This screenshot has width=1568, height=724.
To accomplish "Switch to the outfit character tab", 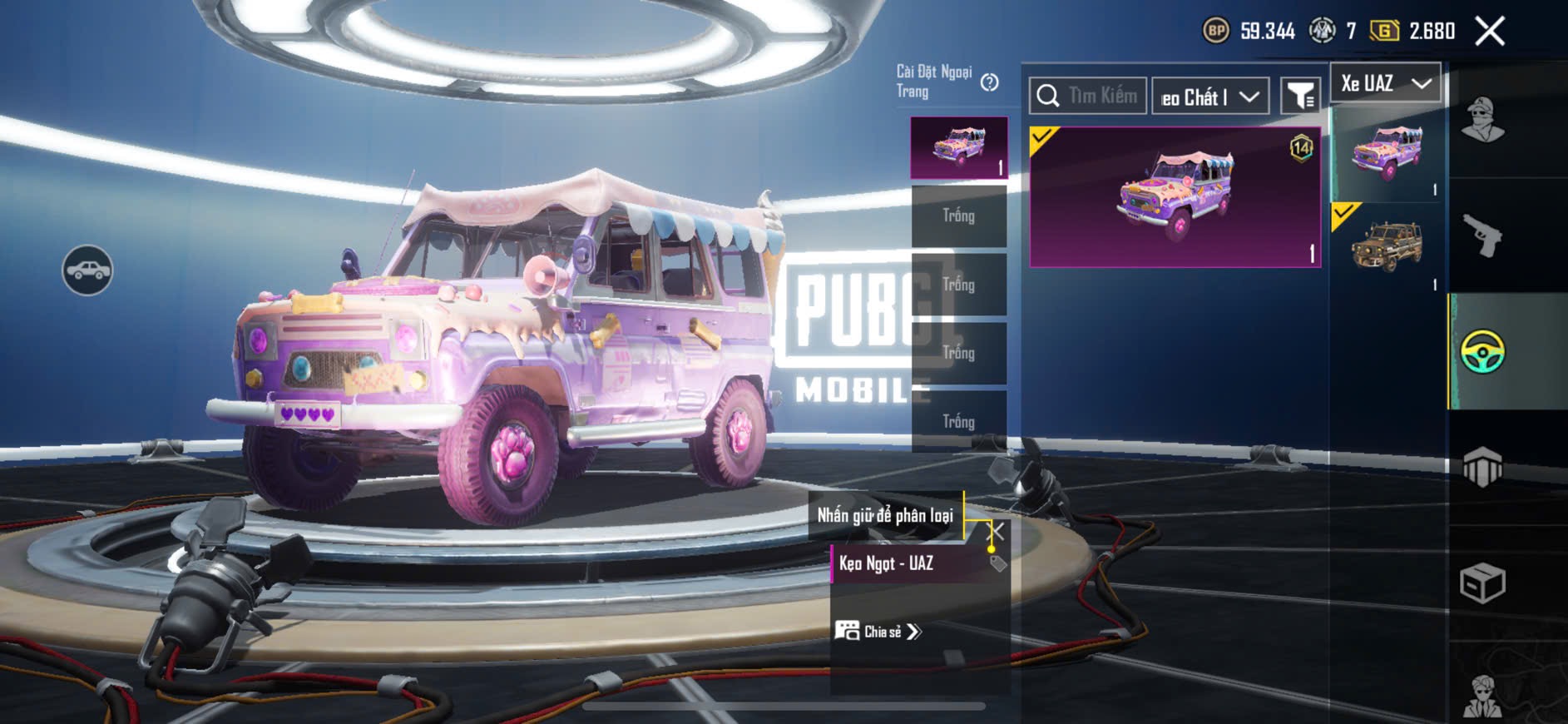I will [1482, 121].
